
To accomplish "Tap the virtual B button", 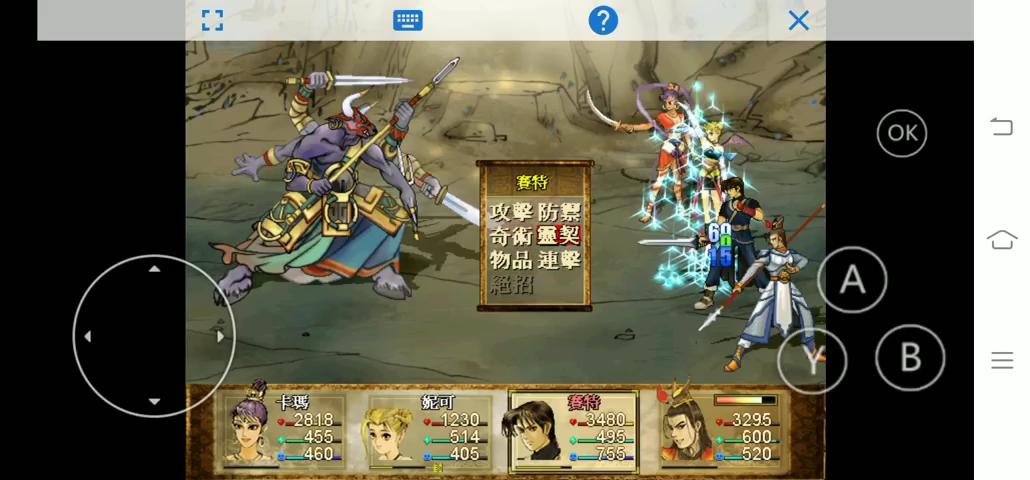I will [909, 357].
